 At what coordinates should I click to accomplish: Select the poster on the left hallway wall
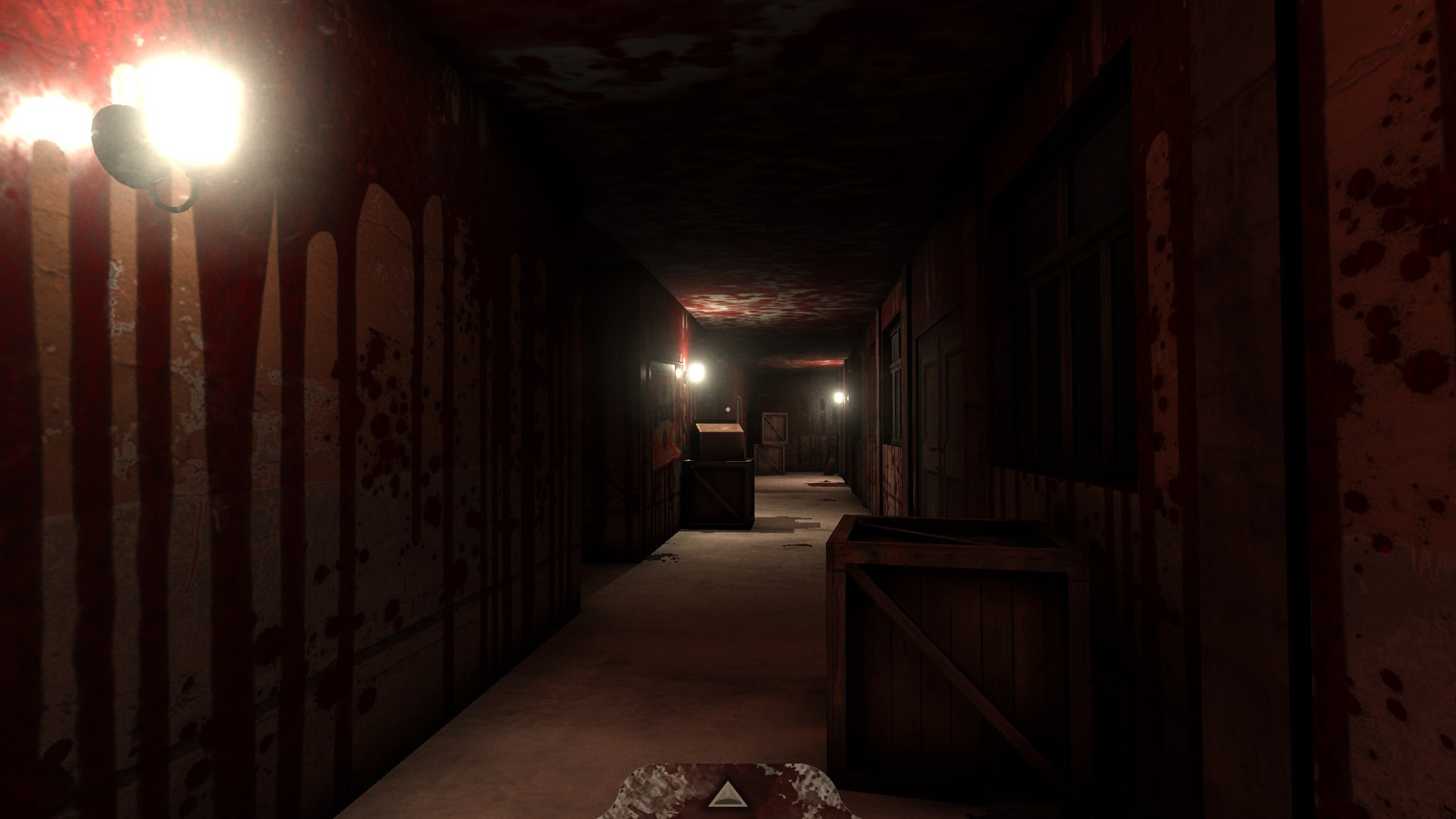pos(664,440)
